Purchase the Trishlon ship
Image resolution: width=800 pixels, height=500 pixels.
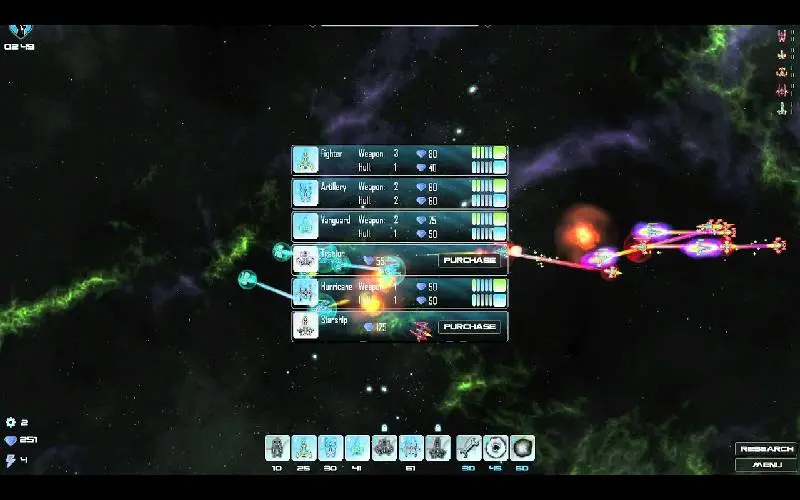pyautogui.click(x=469, y=260)
